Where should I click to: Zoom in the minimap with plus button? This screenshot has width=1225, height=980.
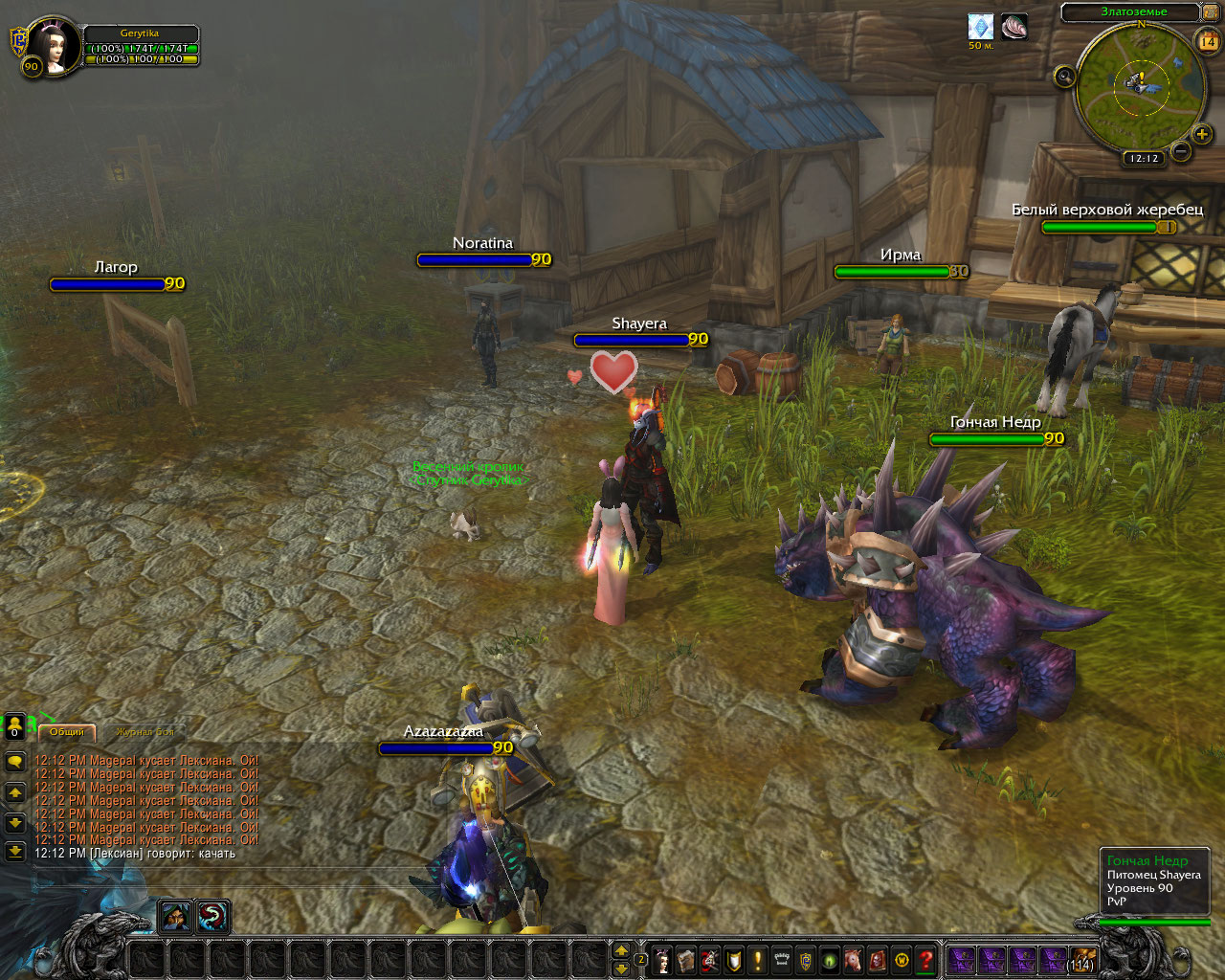(x=1202, y=134)
